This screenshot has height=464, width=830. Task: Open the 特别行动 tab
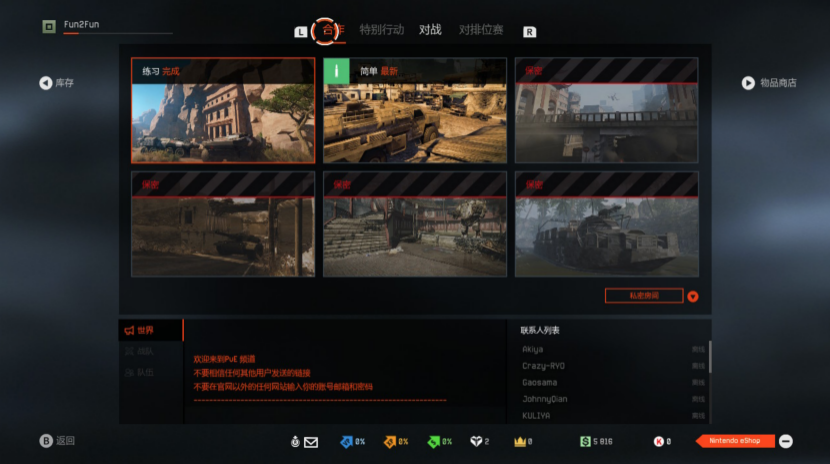click(381, 30)
